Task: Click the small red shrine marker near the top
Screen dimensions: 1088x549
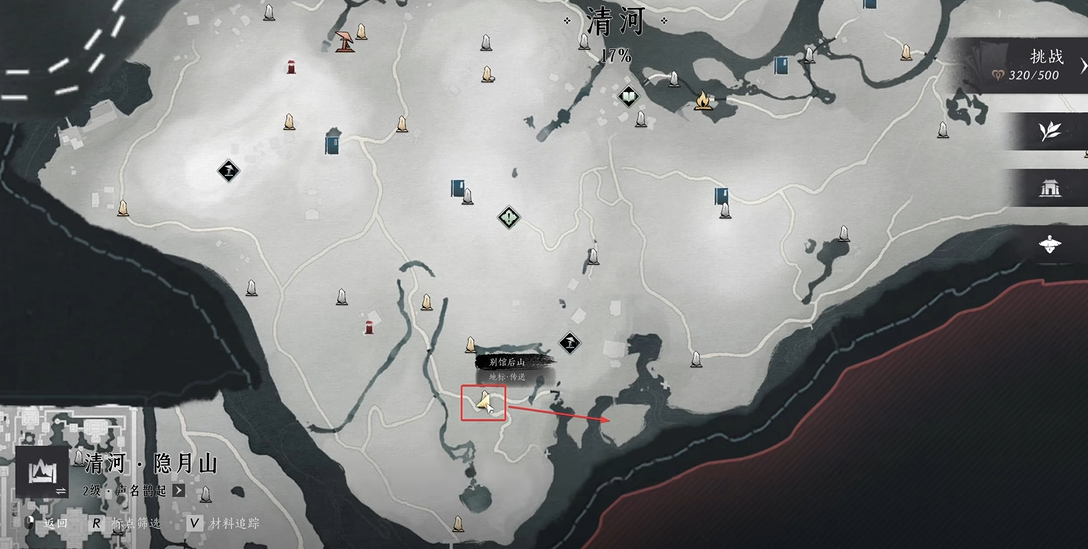Action: [291, 67]
